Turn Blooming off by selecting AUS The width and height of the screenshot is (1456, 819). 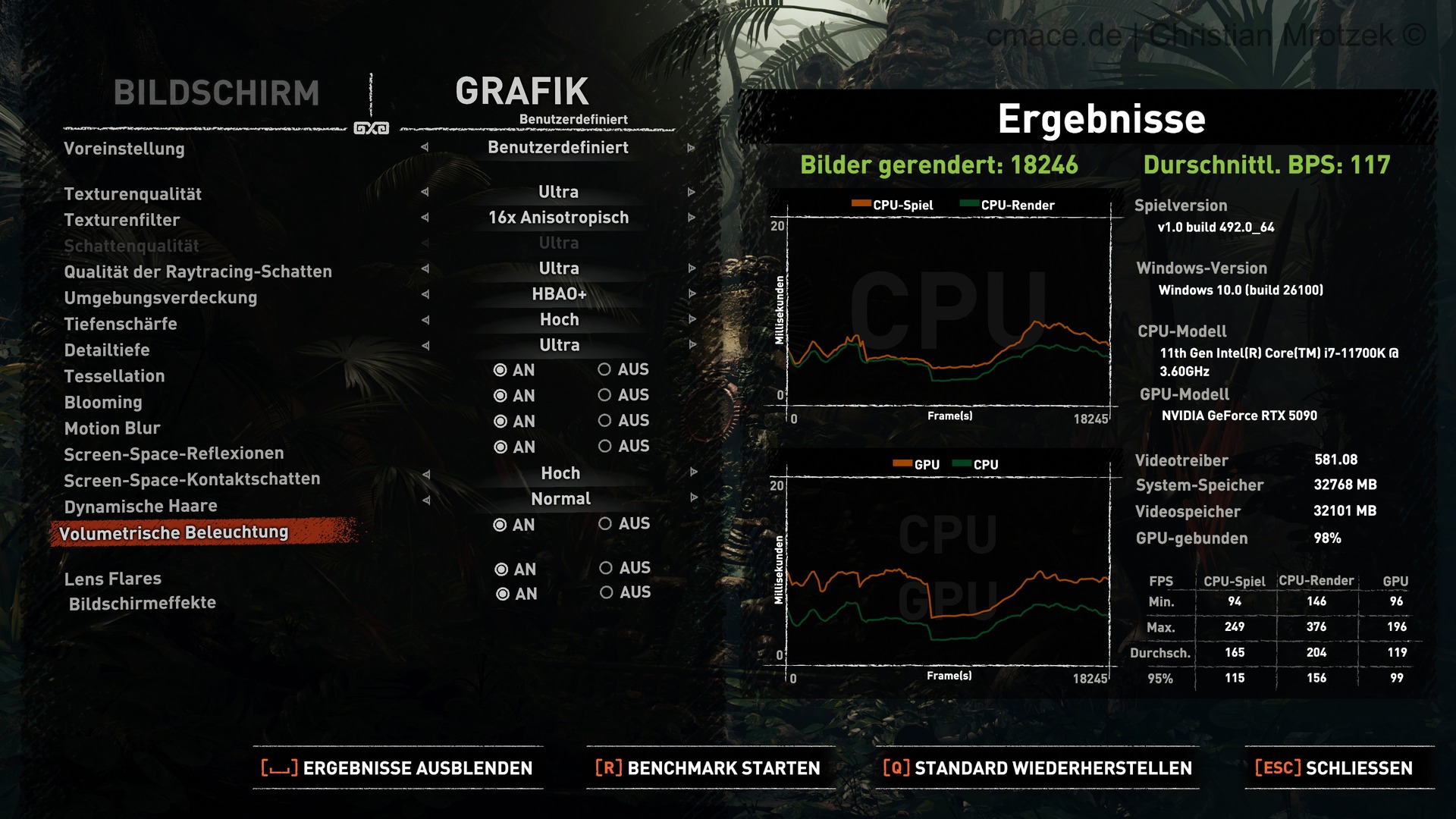[x=604, y=395]
